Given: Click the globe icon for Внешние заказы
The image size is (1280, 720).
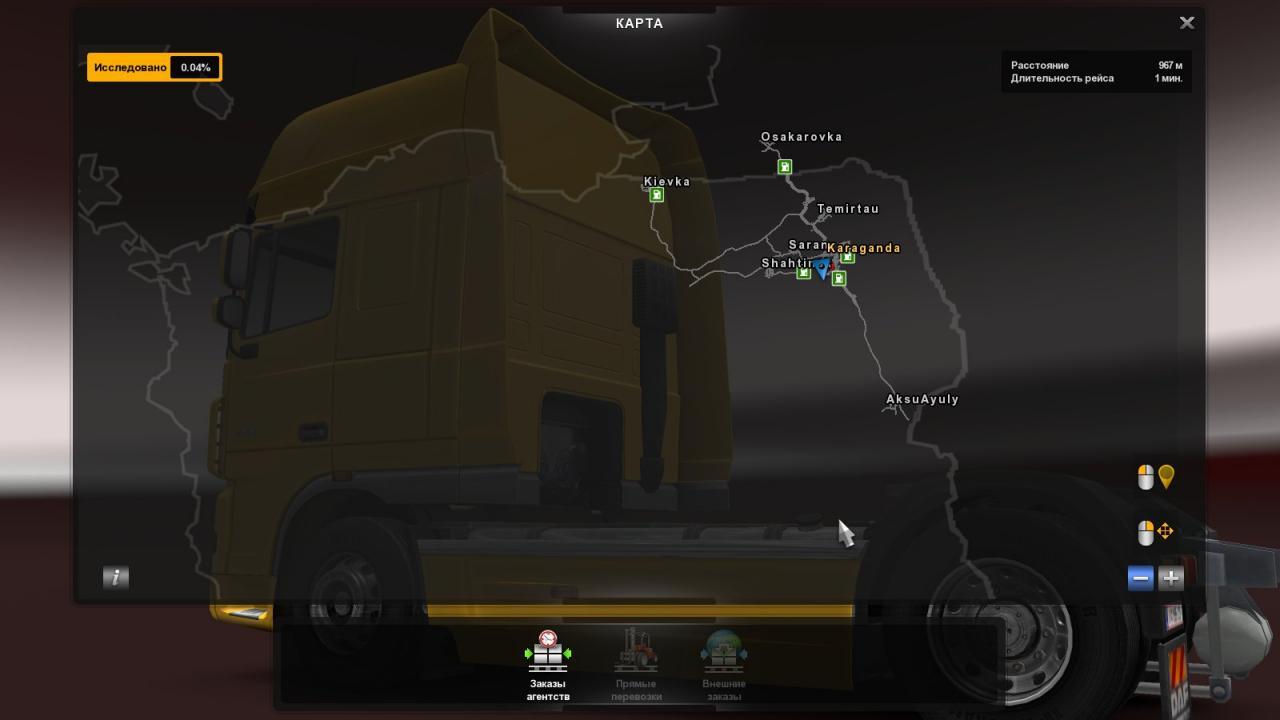Looking at the screenshot, I should click(x=723, y=650).
